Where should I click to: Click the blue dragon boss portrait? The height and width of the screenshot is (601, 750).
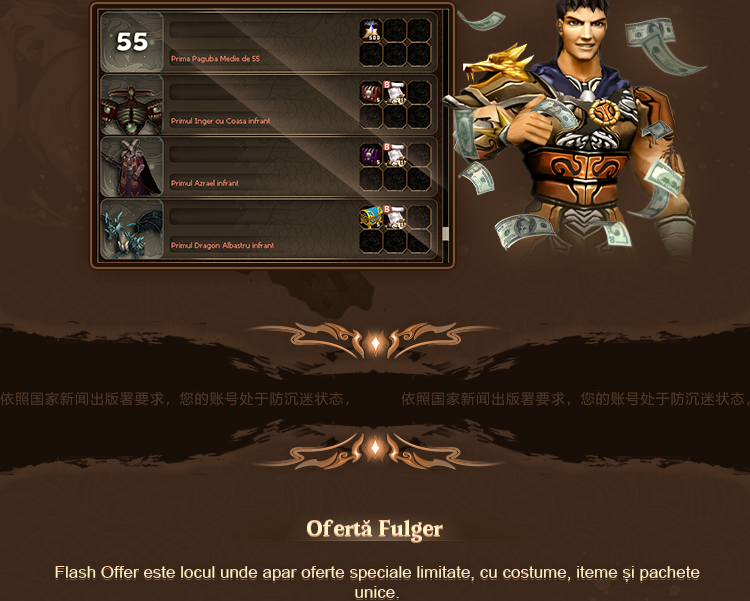pos(132,228)
